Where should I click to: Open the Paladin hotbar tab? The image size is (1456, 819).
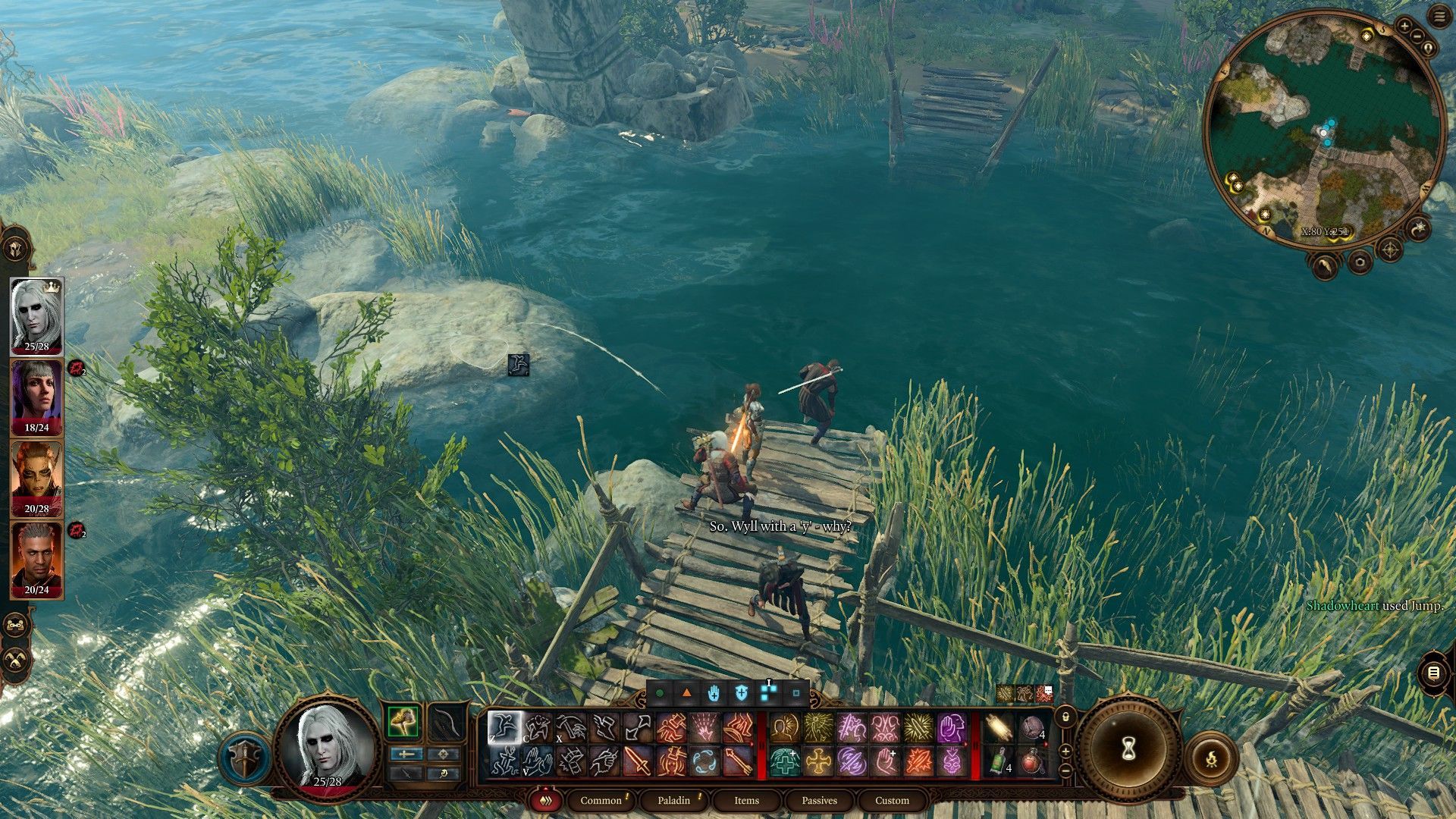click(673, 800)
